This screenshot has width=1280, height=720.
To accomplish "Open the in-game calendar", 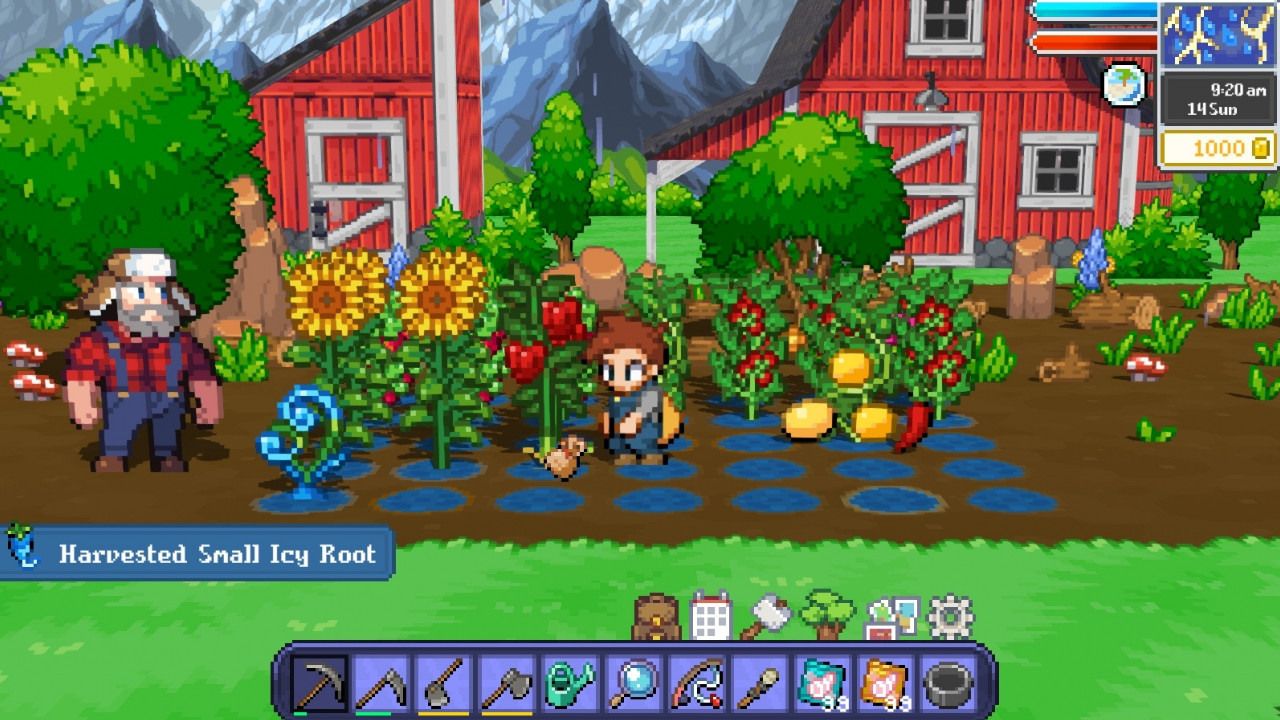I will 710,617.
